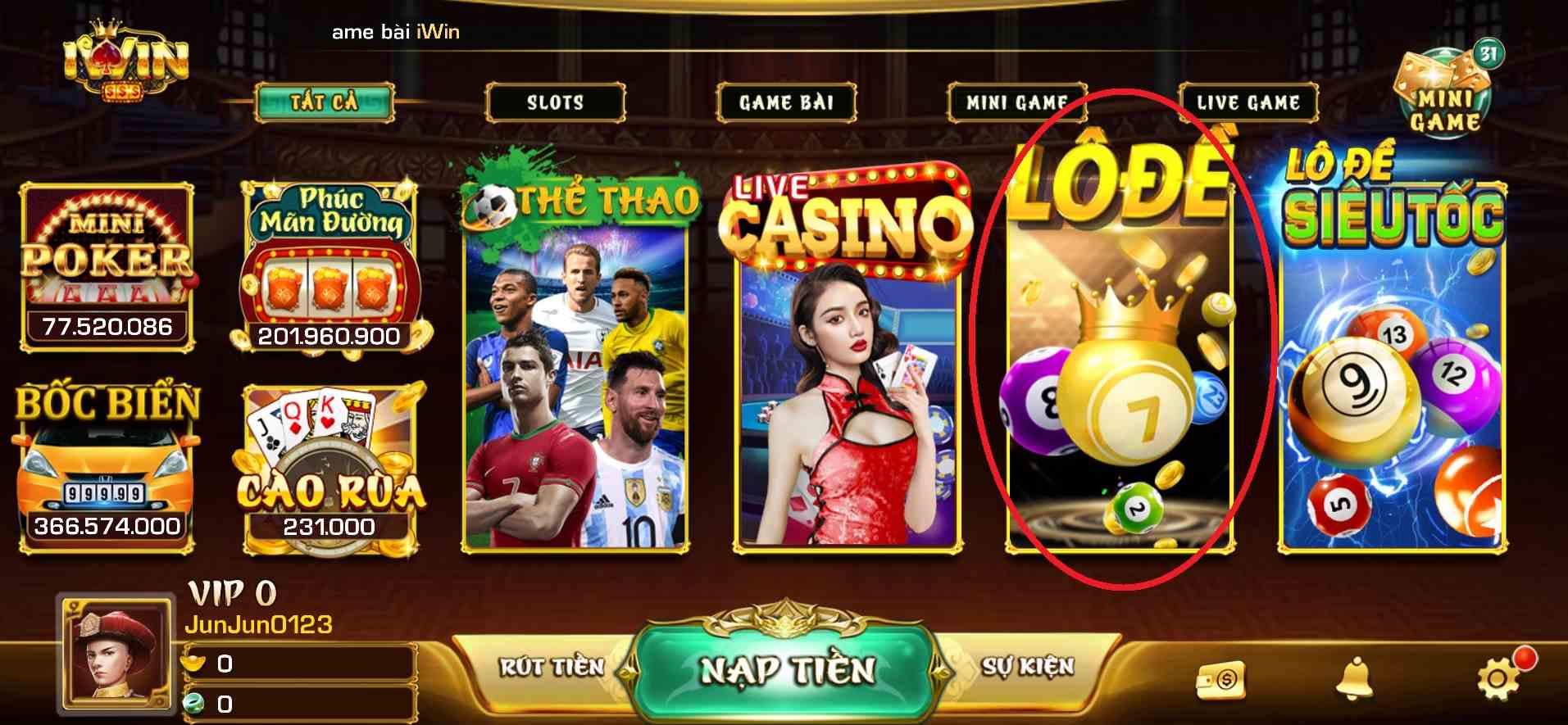Screen dimensions: 1568x725
Task: Switch to the Tất Cả tab
Action: 325,102
